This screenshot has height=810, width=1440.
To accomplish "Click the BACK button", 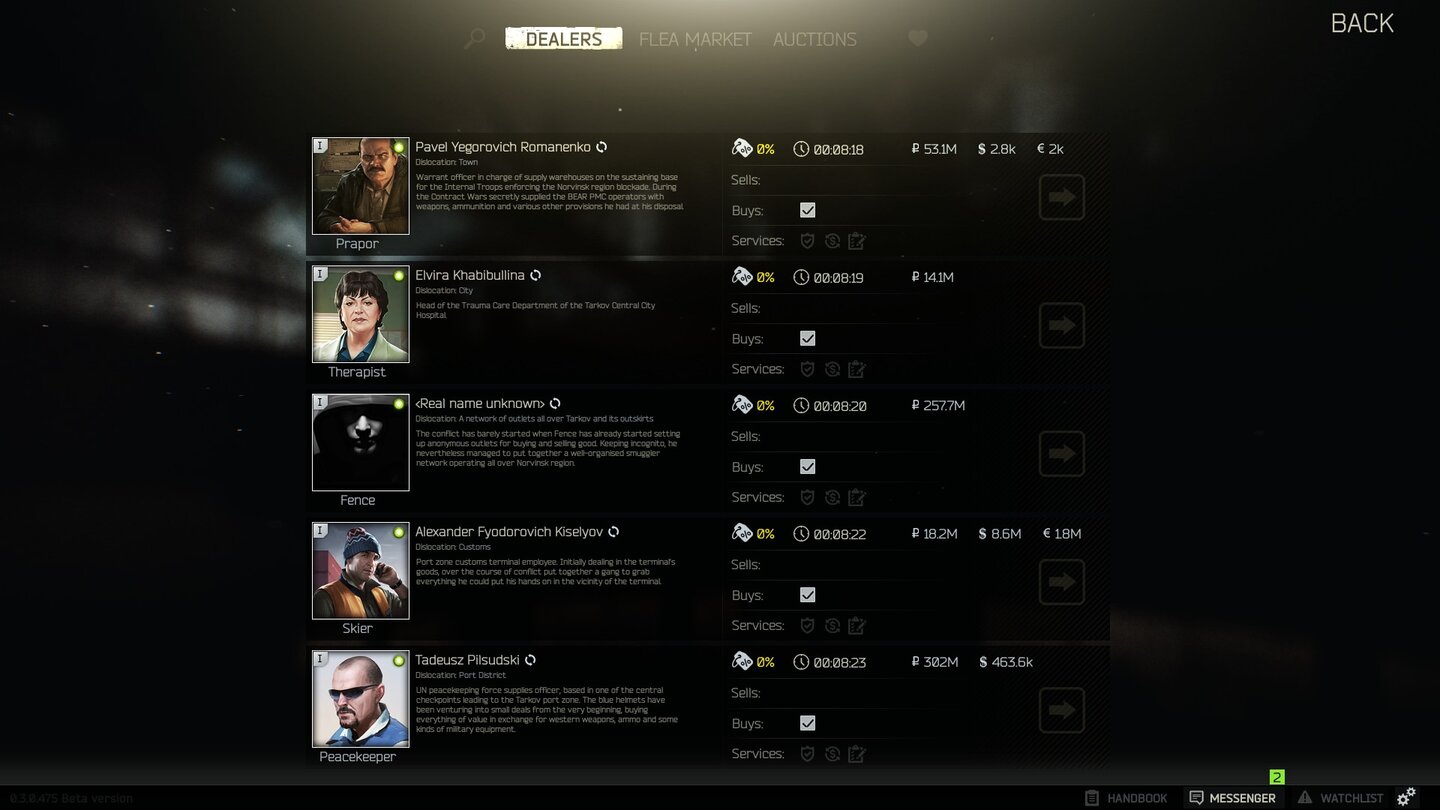I will [x=1362, y=22].
